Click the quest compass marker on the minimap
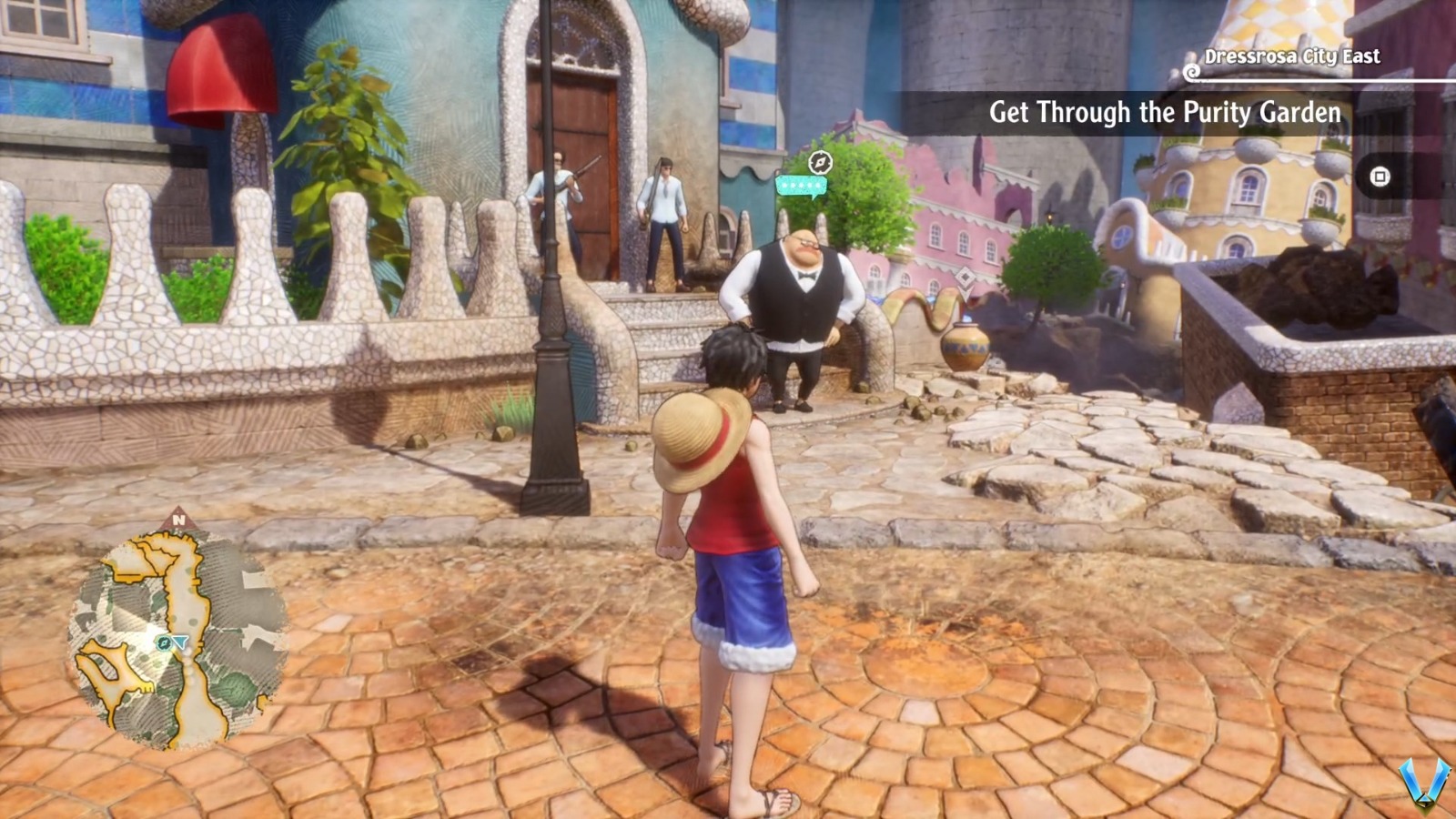Image resolution: width=1456 pixels, height=819 pixels. (162, 642)
